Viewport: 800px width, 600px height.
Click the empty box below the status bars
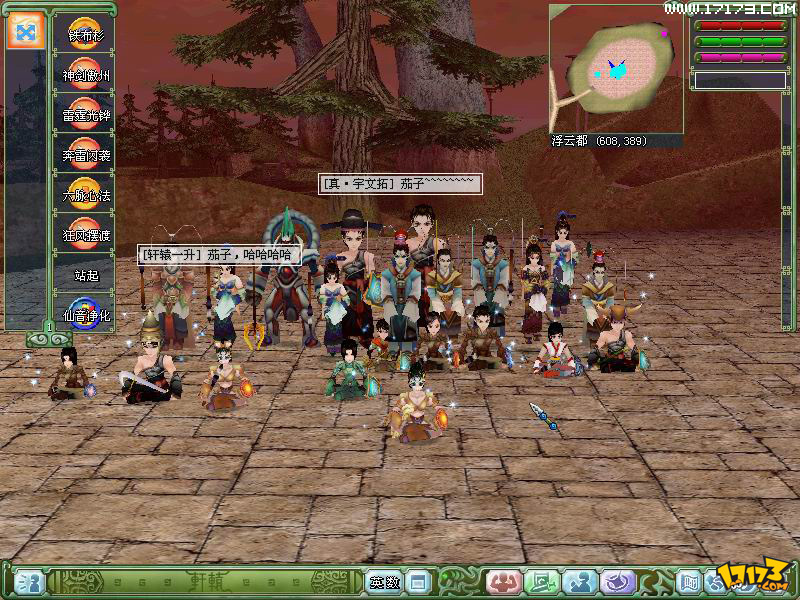pyautogui.click(x=741, y=80)
